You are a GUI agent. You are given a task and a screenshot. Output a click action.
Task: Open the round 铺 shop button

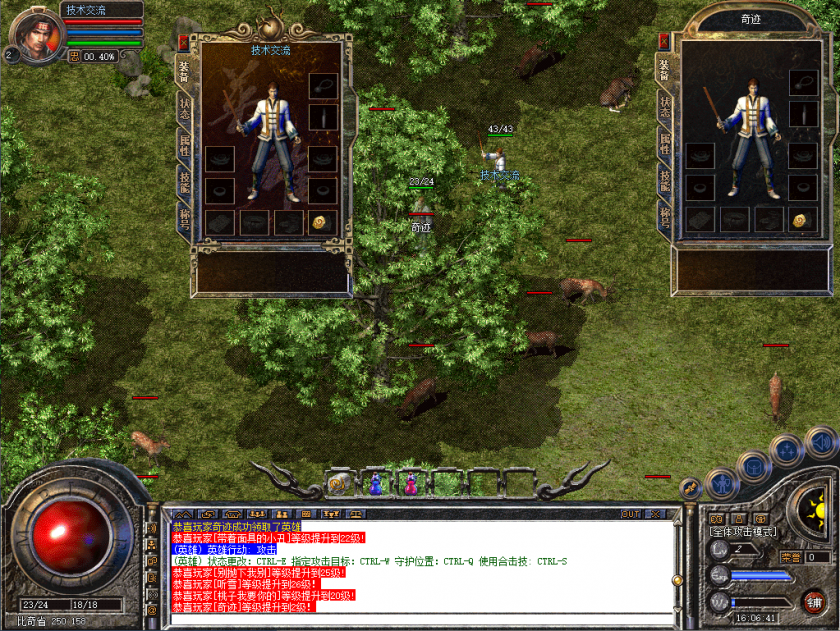click(x=814, y=601)
